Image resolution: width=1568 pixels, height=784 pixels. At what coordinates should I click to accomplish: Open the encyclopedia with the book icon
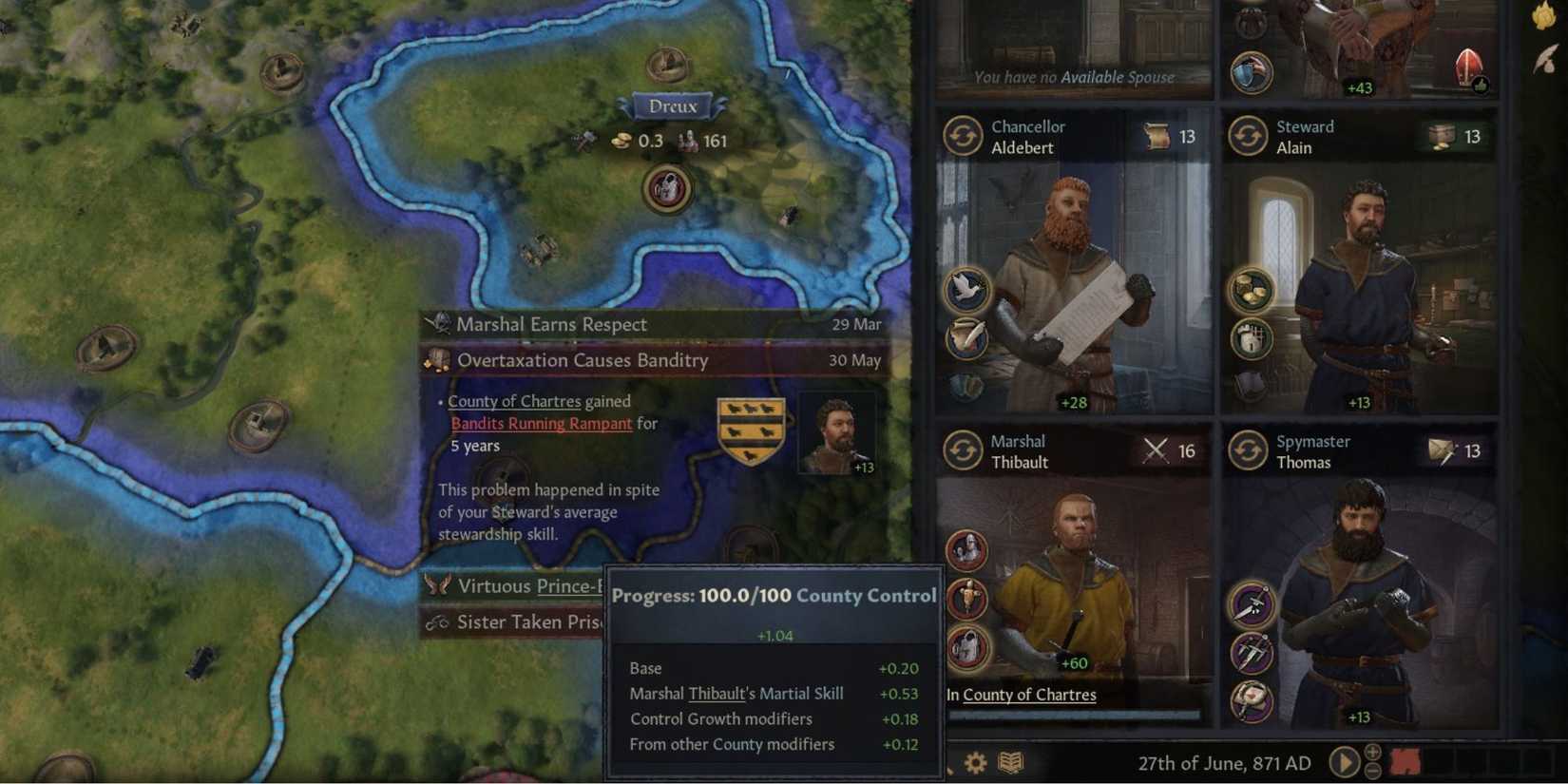pos(1010,761)
